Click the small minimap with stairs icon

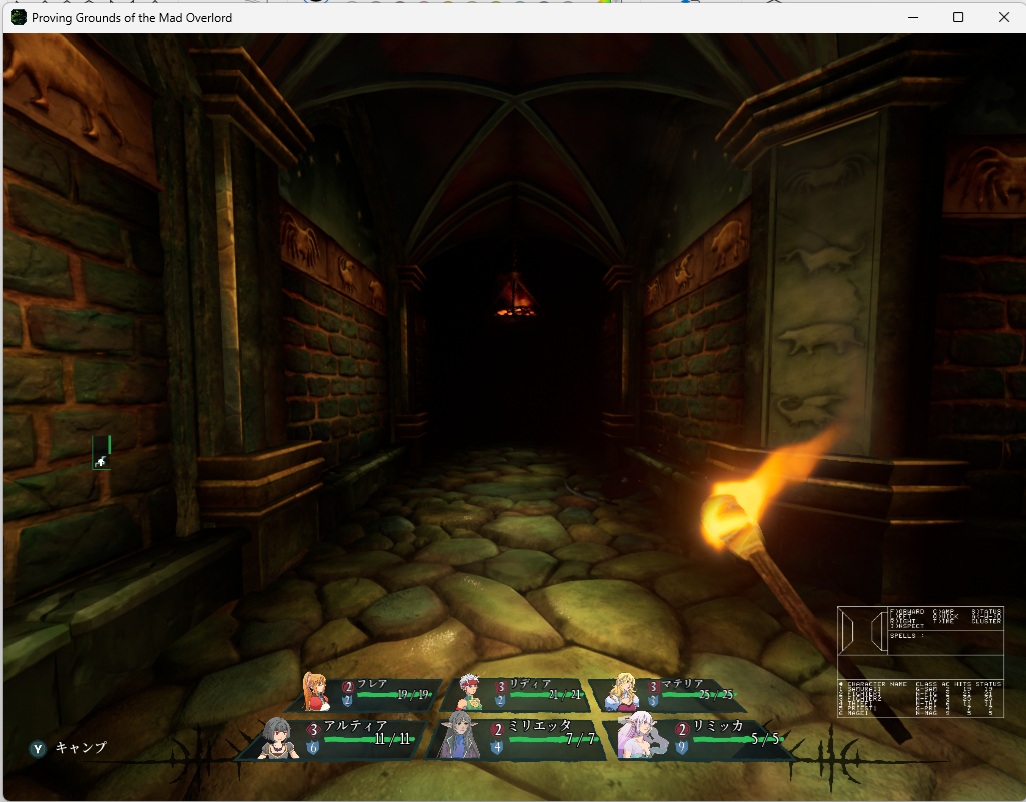tap(102, 453)
